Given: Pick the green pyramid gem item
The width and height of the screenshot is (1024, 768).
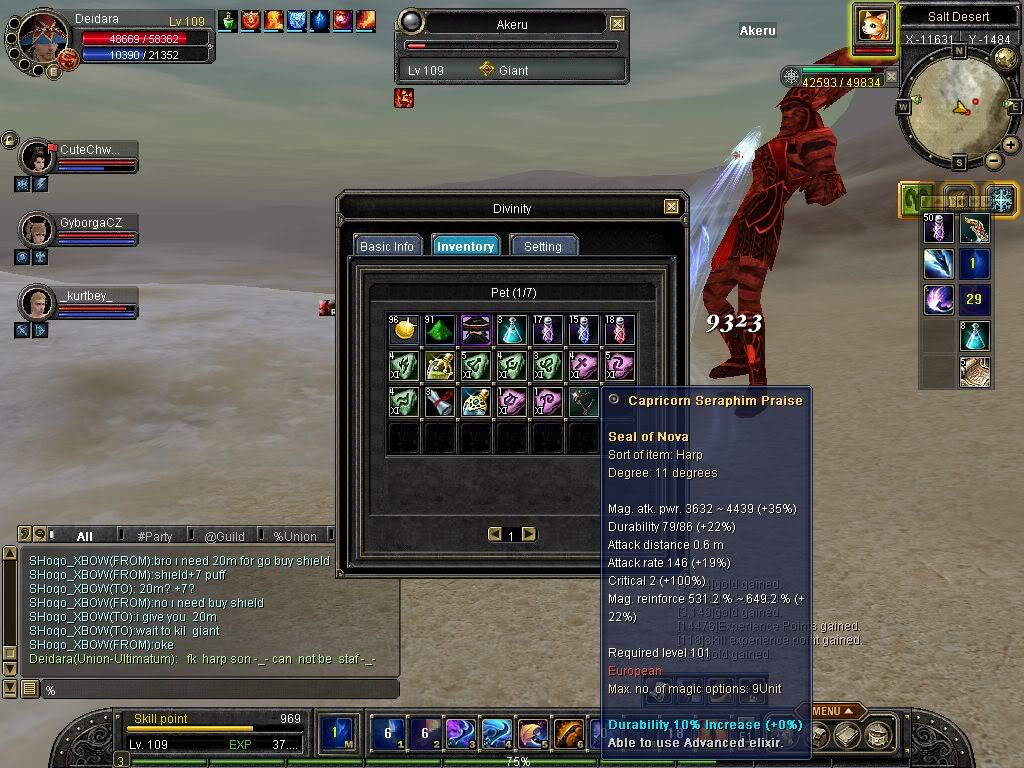Looking at the screenshot, I should [x=440, y=329].
